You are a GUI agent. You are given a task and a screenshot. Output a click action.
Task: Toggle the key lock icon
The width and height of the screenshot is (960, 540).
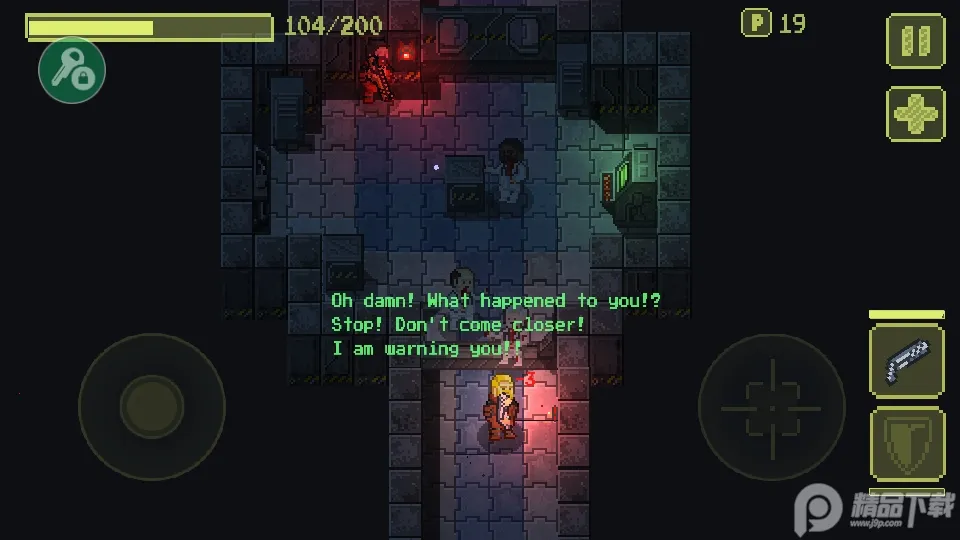pos(72,69)
